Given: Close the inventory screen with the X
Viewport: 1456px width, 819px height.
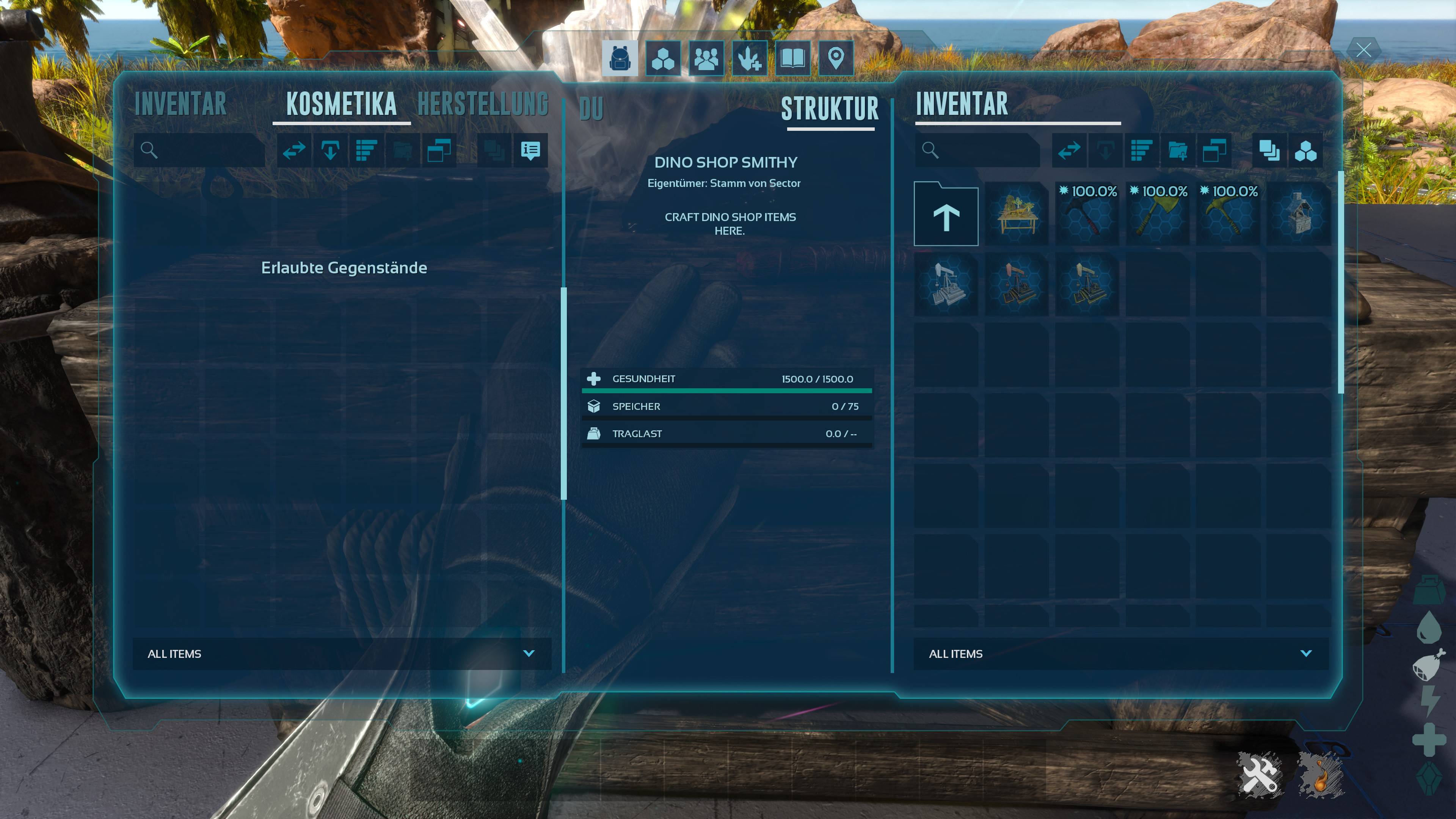Looking at the screenshot, I should click(x=1363, y=50).
